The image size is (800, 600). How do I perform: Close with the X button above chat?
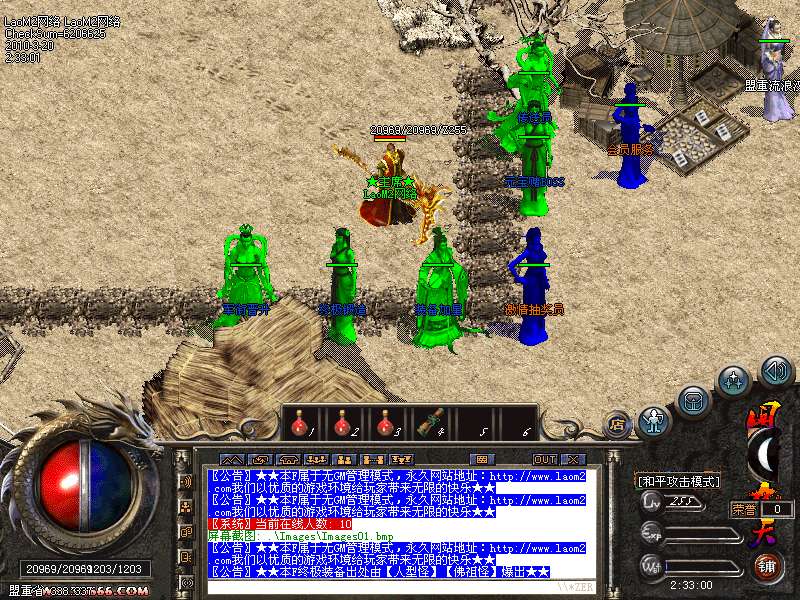(574, 459)
